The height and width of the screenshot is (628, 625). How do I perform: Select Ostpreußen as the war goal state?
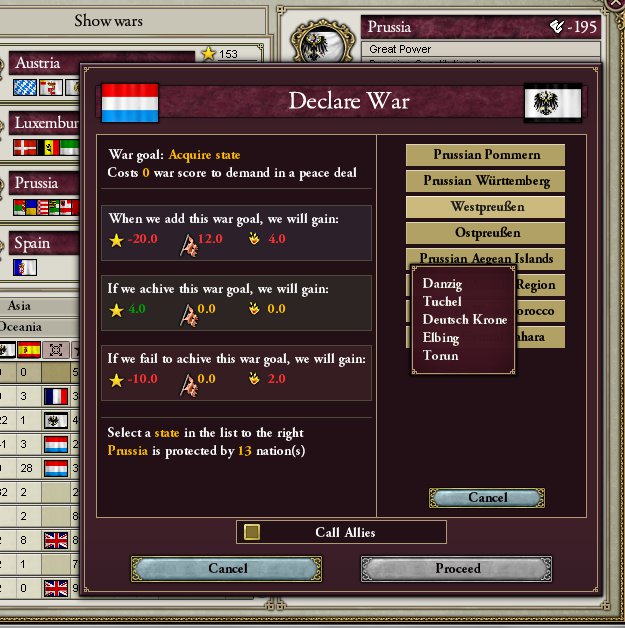point(486,233)
